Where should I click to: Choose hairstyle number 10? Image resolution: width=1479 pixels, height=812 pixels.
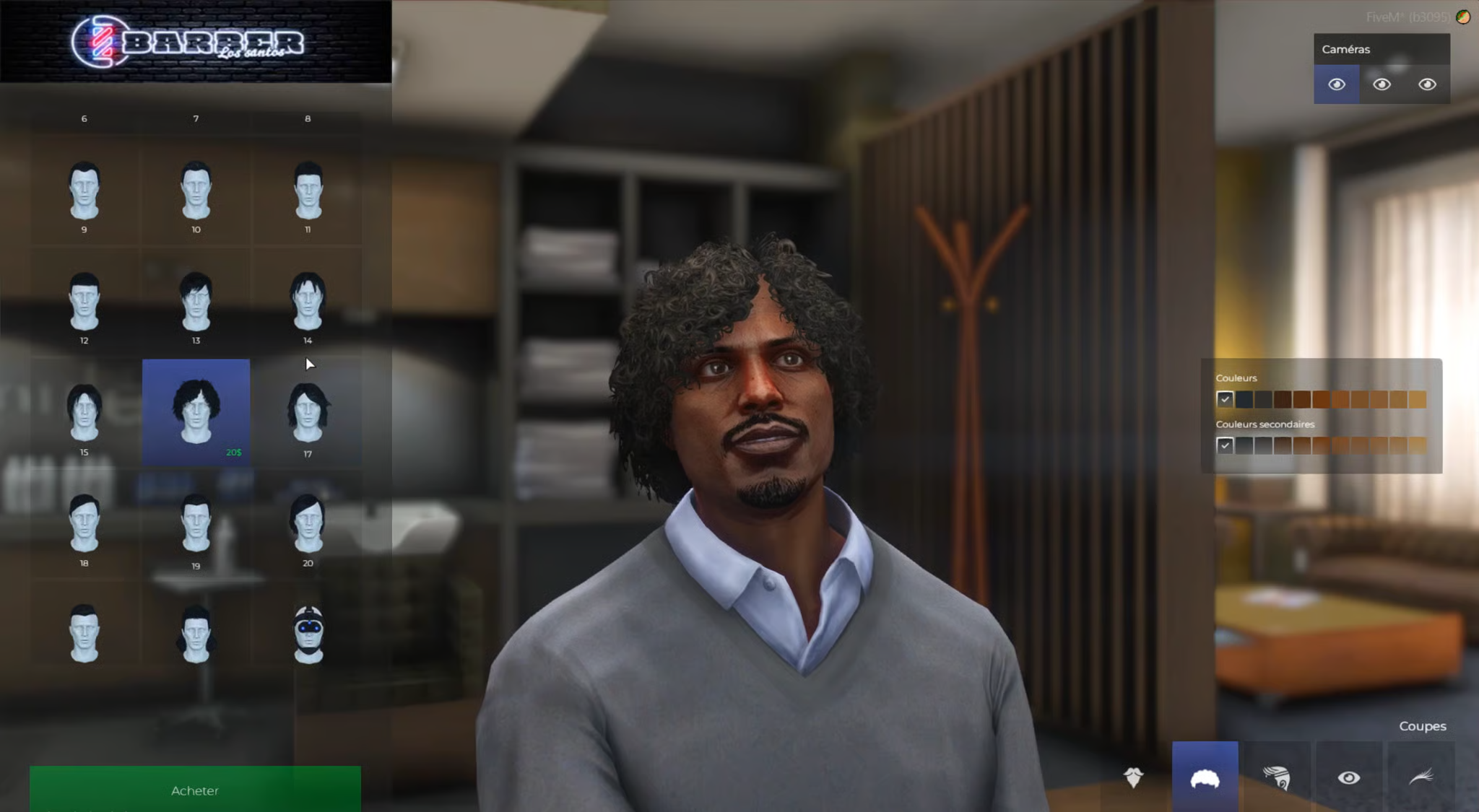coord(196,191)
